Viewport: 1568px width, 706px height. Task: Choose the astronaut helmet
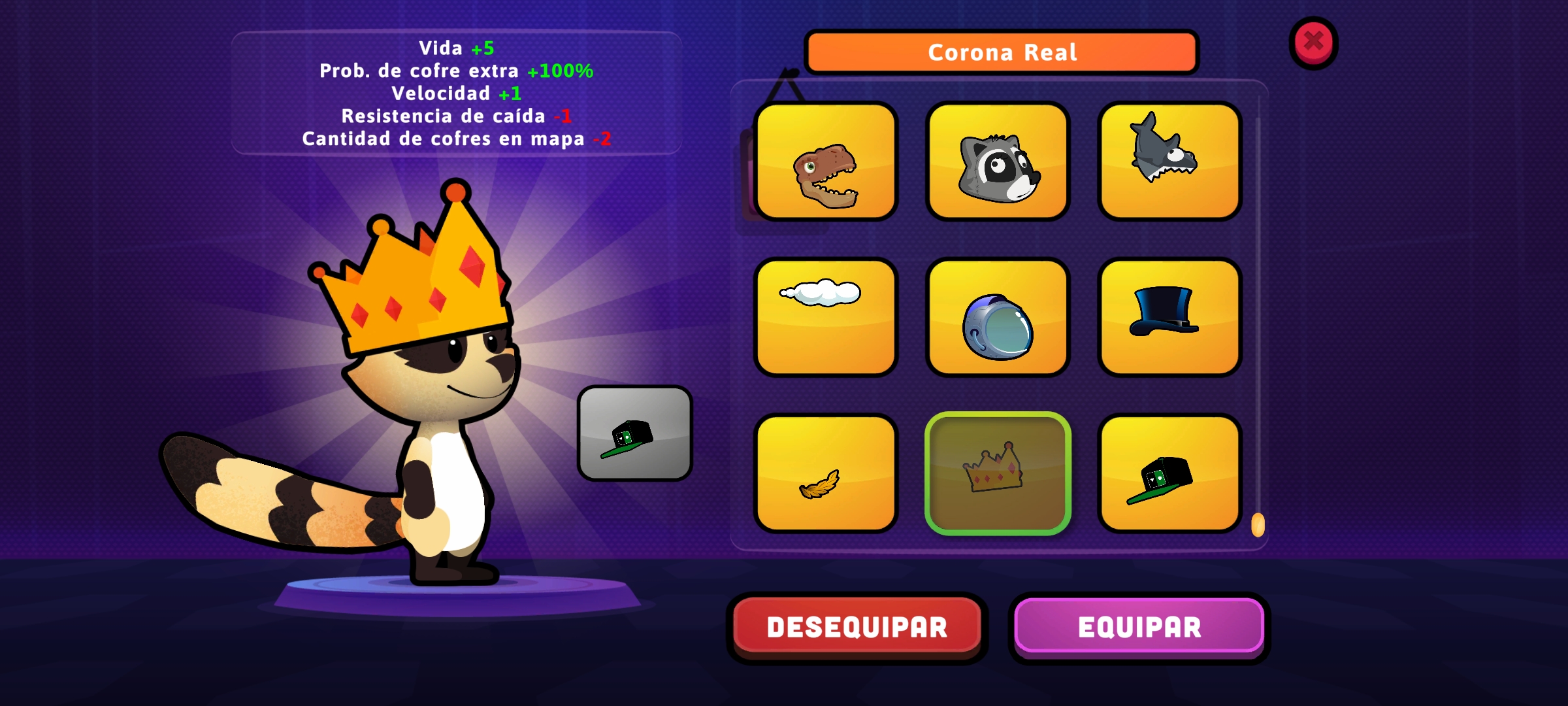pyautogui.click(x=998, y=317)
